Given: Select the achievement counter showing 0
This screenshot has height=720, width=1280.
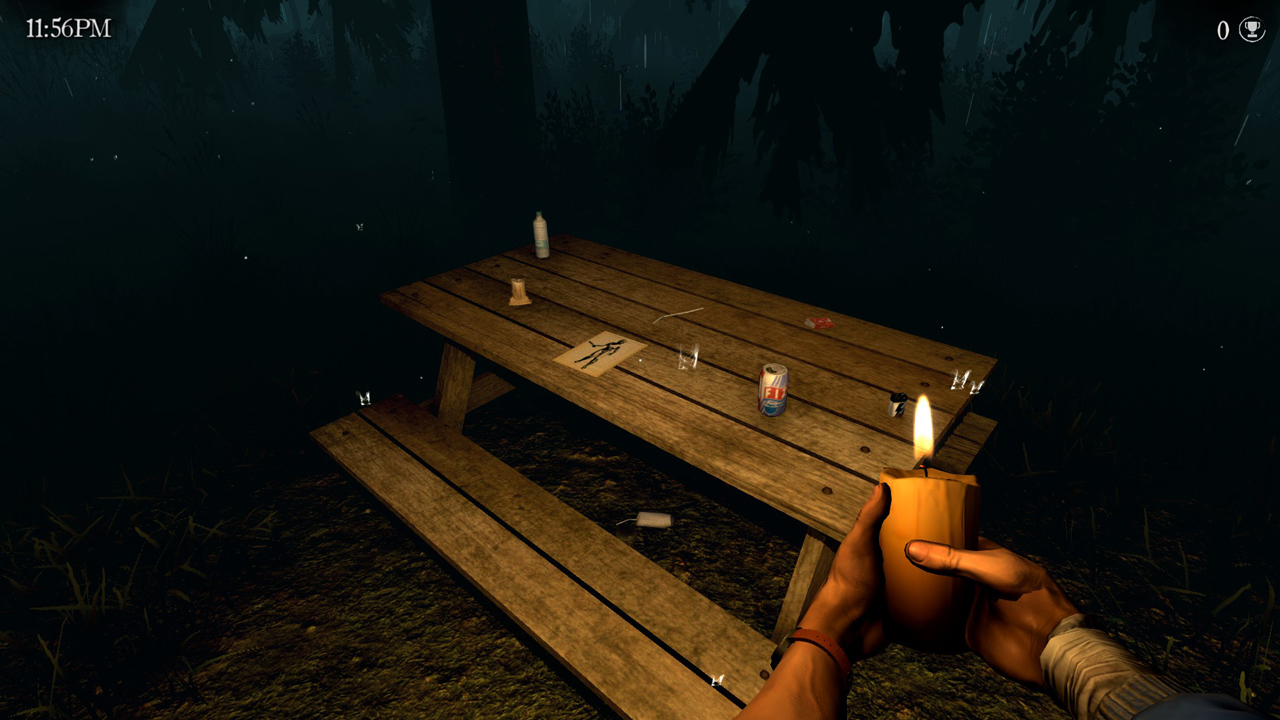Looking at the screenshot, I should pyautogui.click(x=1221, y=28).
